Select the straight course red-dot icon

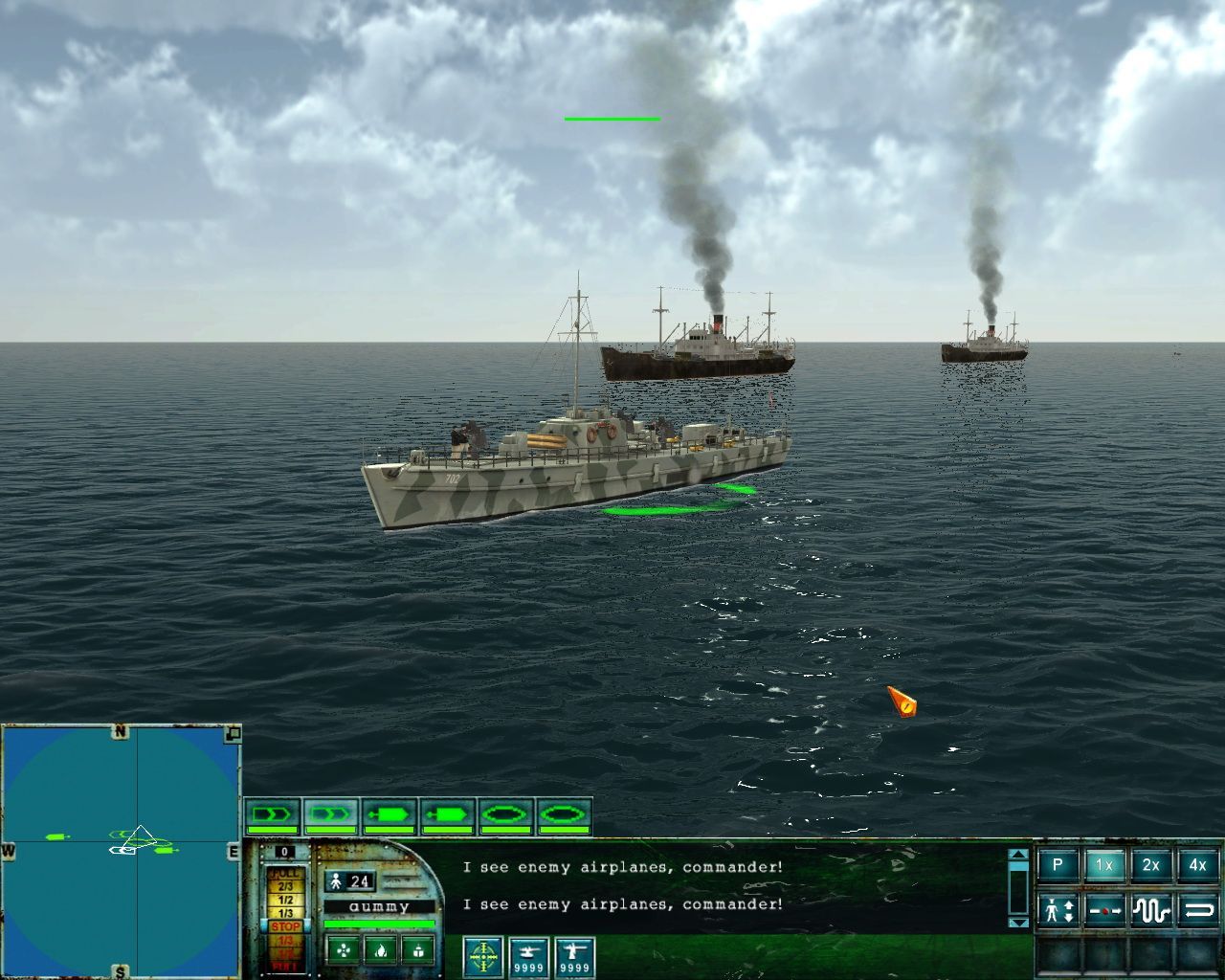(x=1103, y=911)
